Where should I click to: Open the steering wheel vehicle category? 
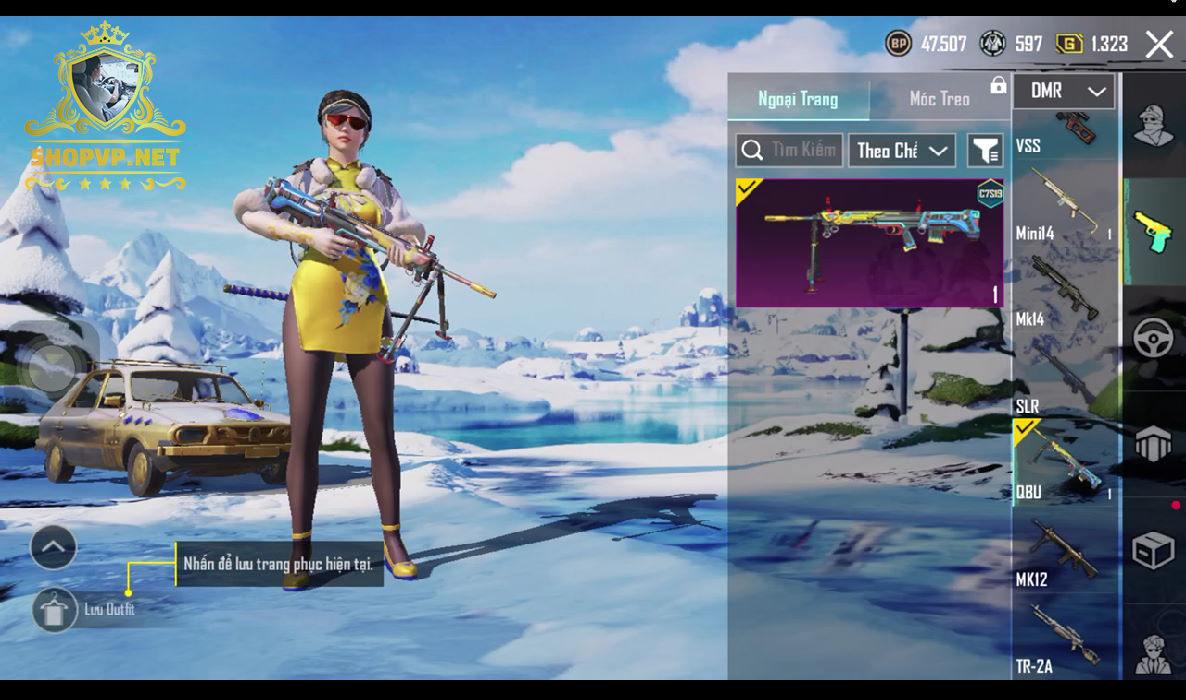tap(1153, 338)
